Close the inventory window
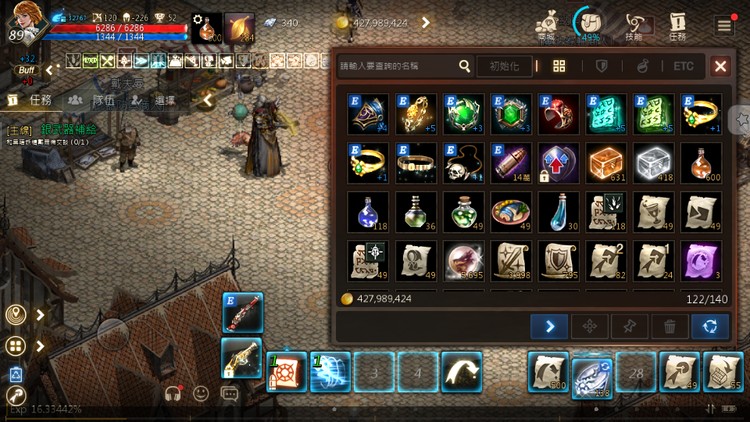The height and width of the screenshot is (422, 750). (x=720, y=66)
